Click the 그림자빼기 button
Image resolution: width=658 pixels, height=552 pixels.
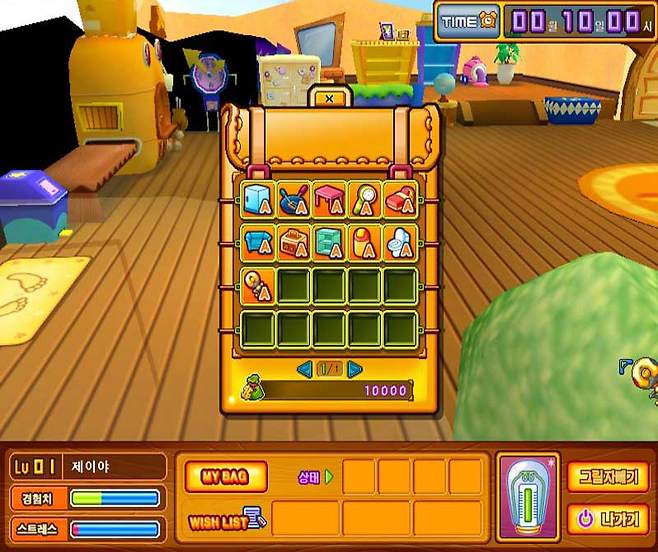[x=607, y=474]
